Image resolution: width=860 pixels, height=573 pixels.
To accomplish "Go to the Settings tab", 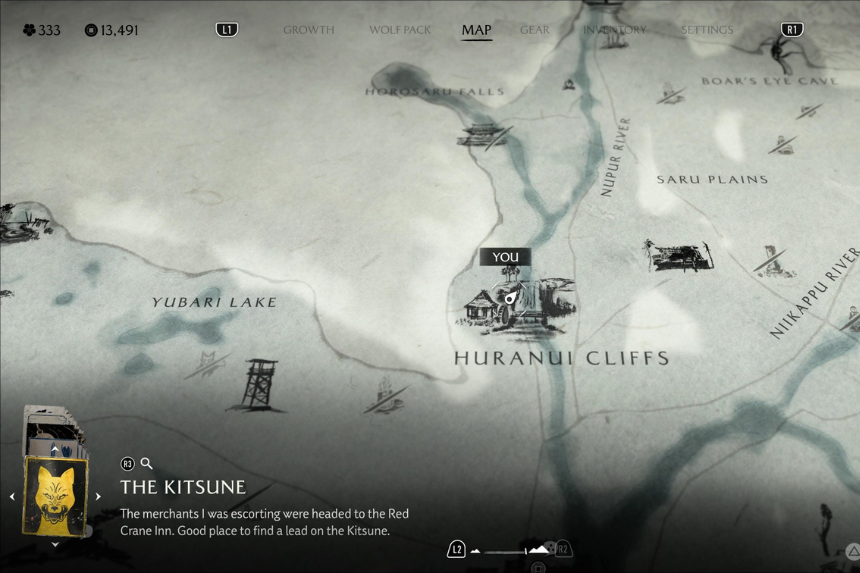I will pyautogui.click(x=707, y=30).
